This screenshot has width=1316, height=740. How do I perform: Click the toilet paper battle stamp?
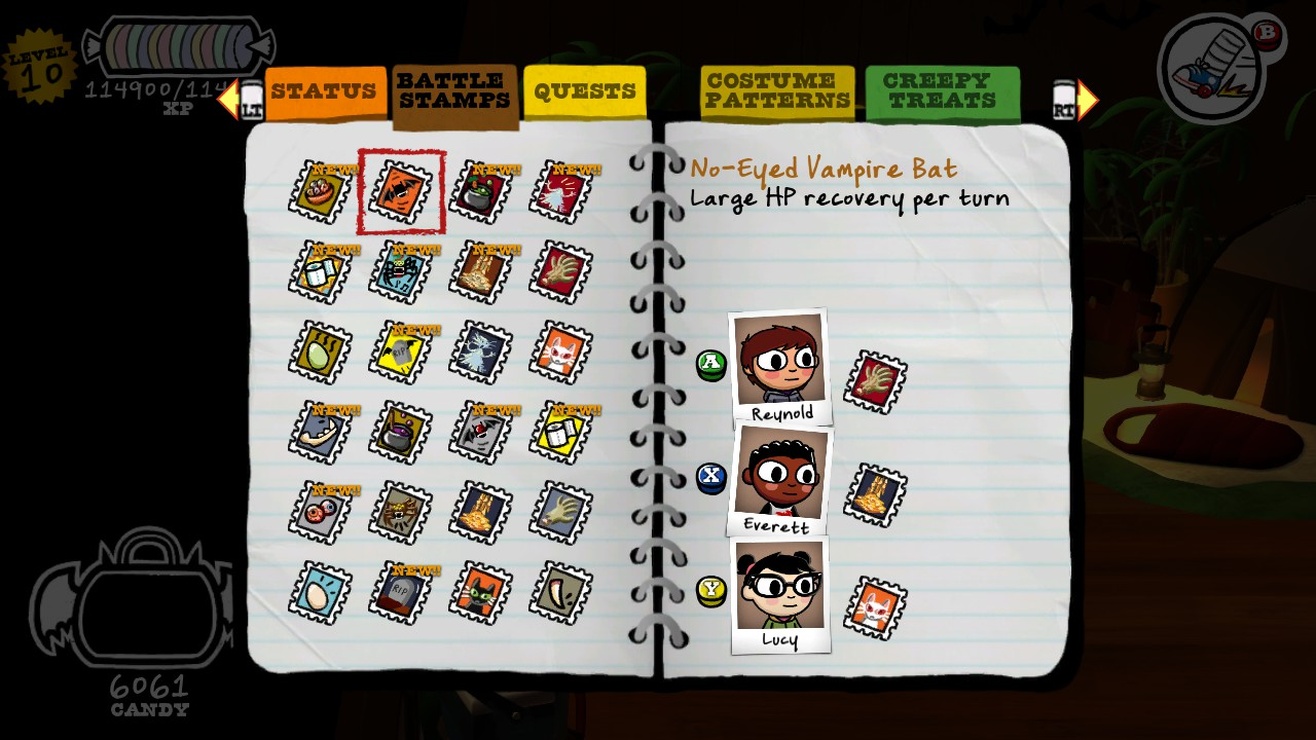[318, 270]
